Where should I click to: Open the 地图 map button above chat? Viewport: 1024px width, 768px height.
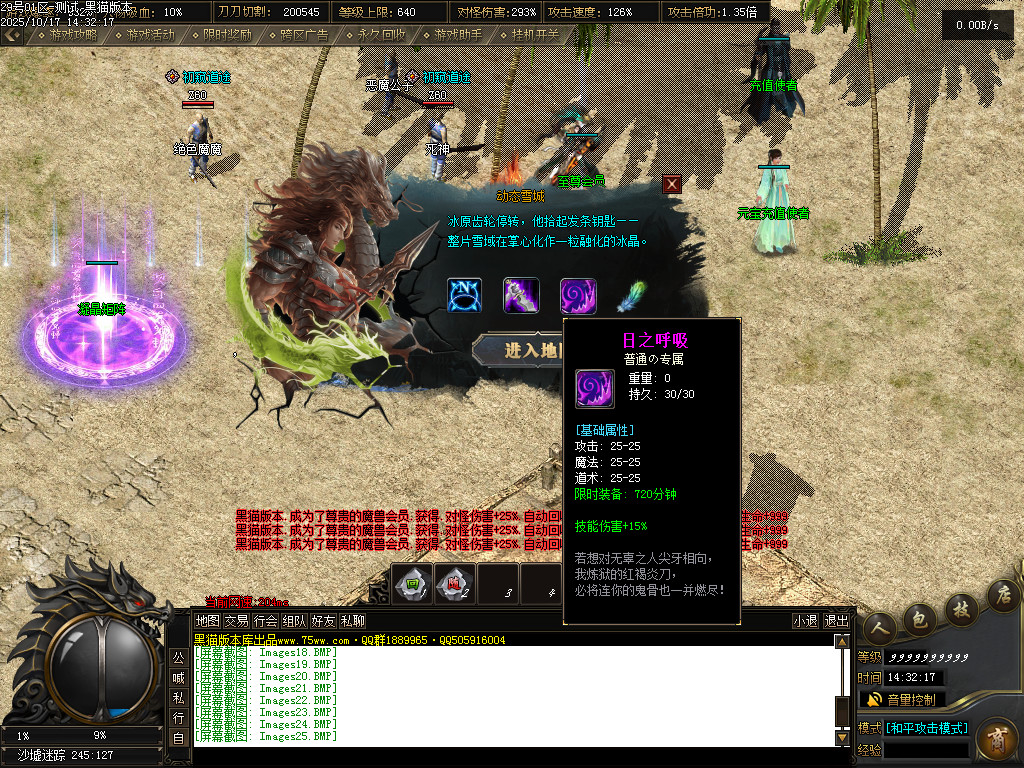(x=207, y=621)
